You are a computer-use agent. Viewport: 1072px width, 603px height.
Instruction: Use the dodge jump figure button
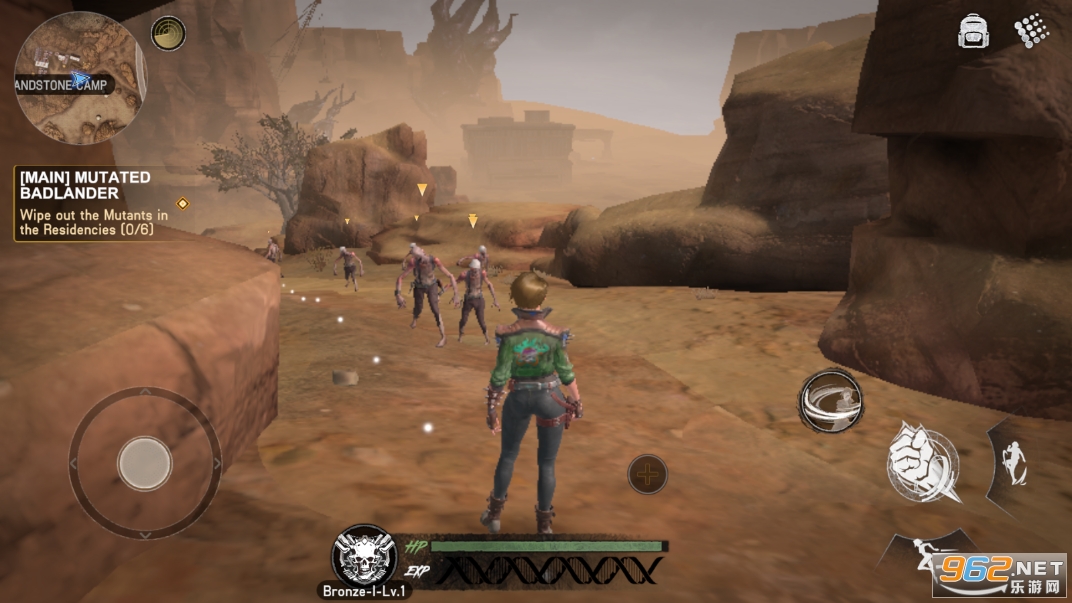click(1012, 463)
